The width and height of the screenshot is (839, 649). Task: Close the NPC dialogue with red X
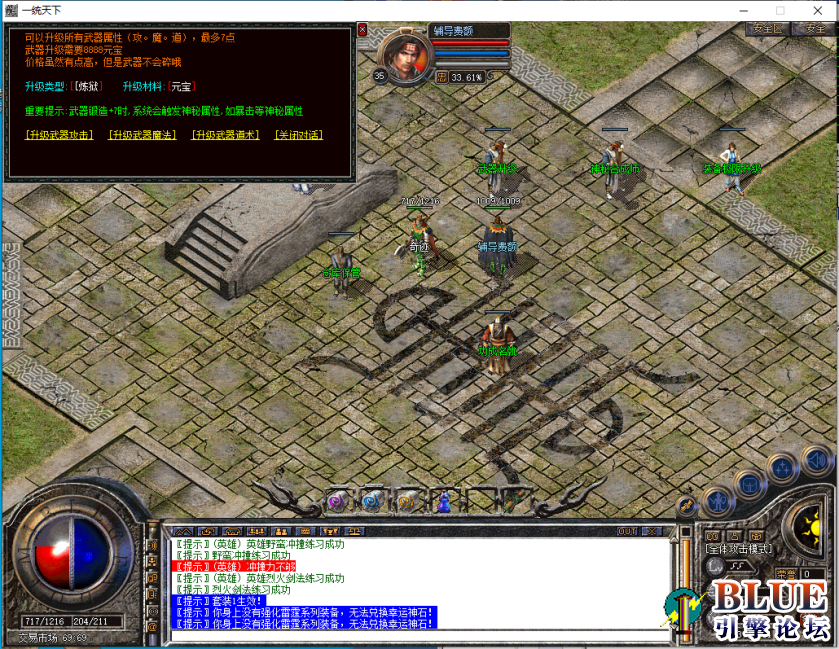[362, 30]
